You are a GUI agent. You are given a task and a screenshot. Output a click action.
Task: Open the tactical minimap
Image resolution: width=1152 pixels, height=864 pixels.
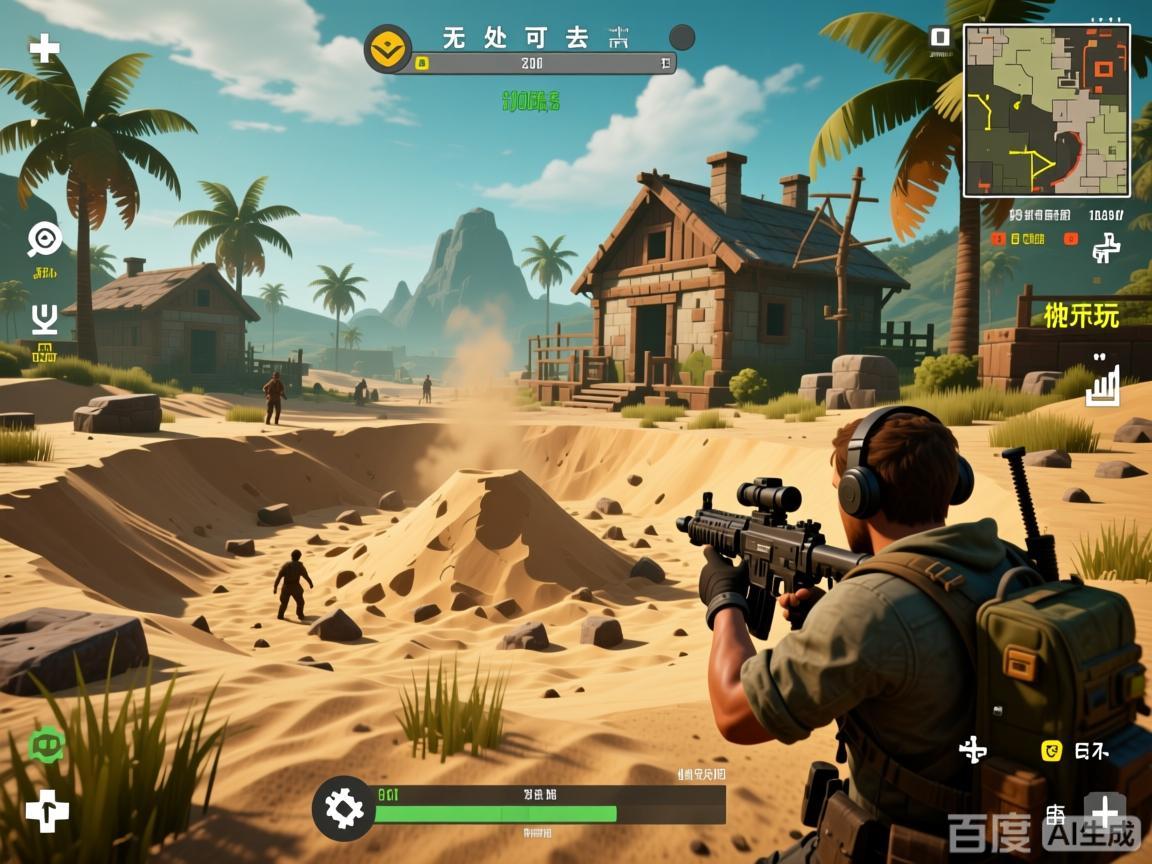1047,110
